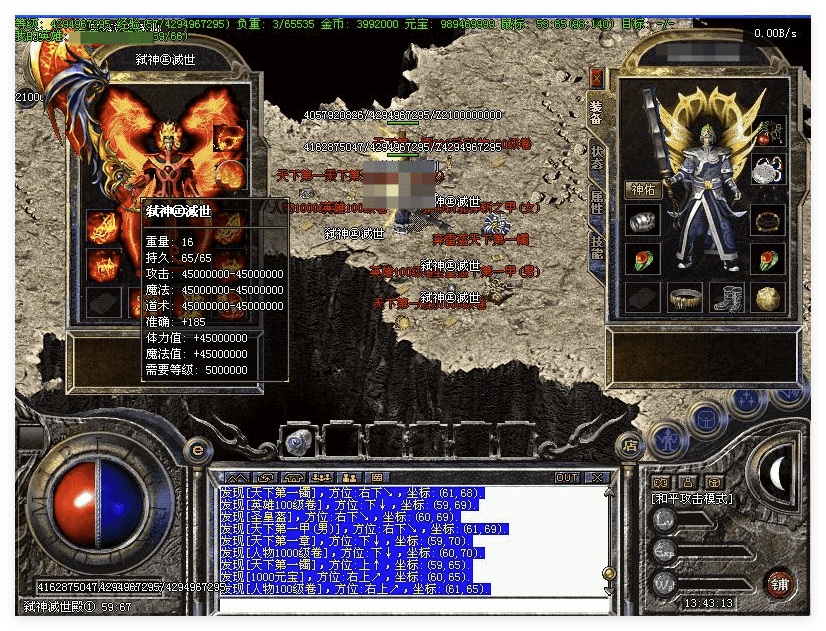Click the silver medal slot

tap(769, 170)
